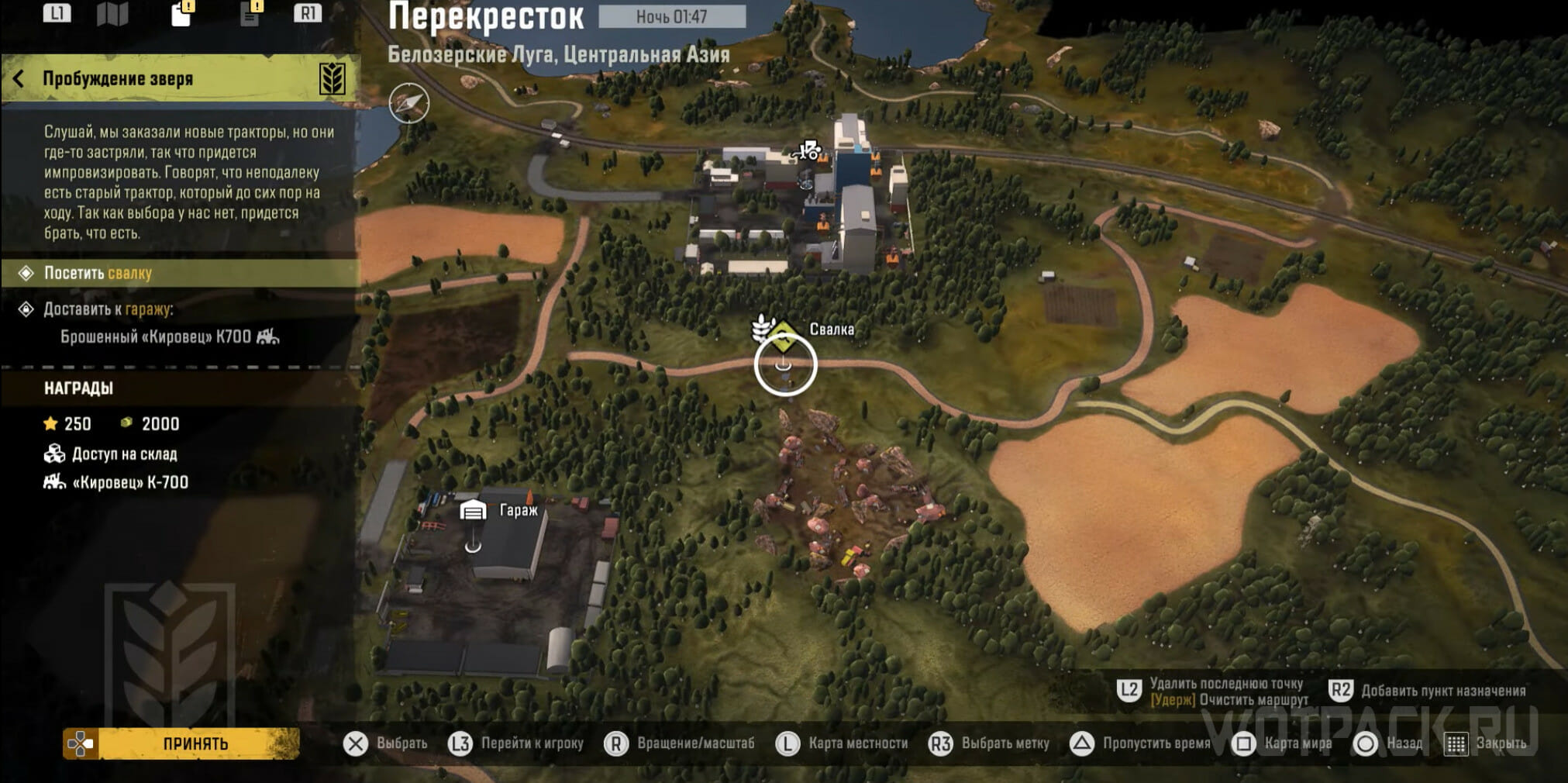Open the grey task list tab
This screenshot has height=783, width=1568.
coord(250,14)
